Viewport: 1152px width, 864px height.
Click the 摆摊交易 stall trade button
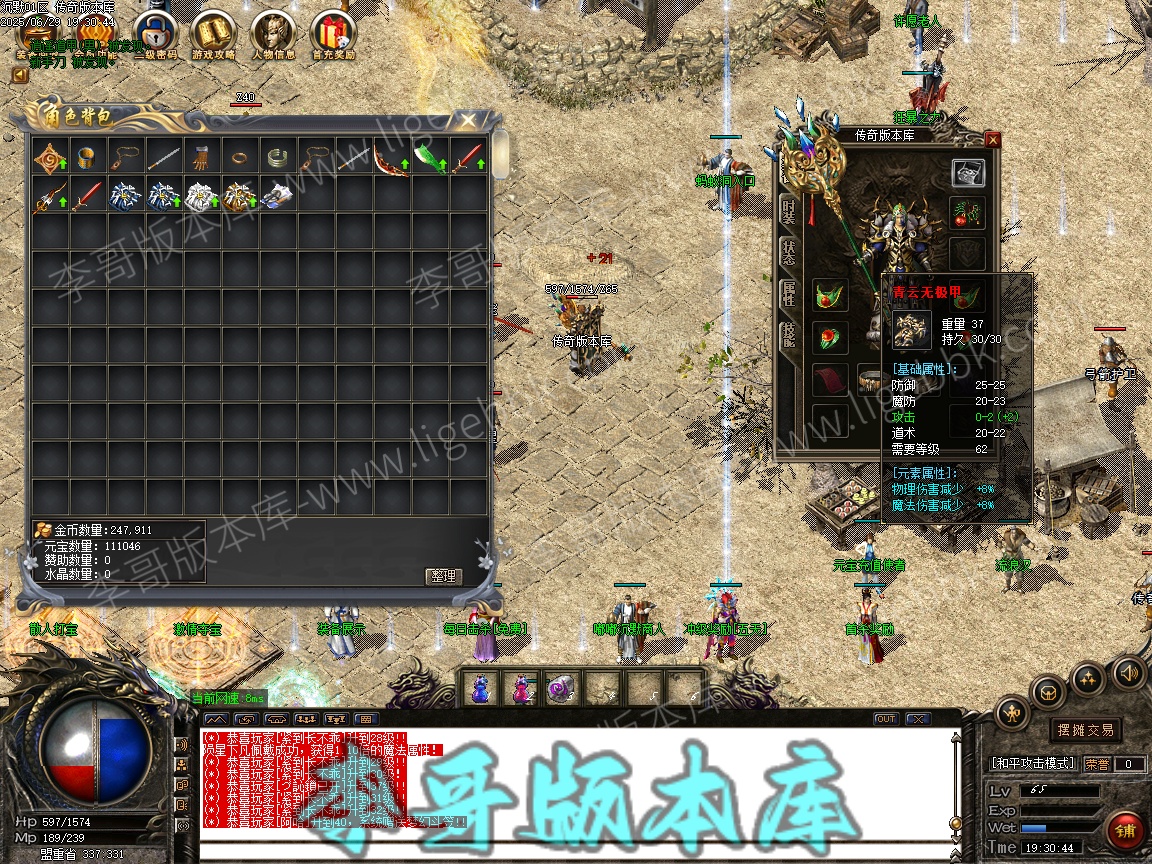click(1085, 730)
